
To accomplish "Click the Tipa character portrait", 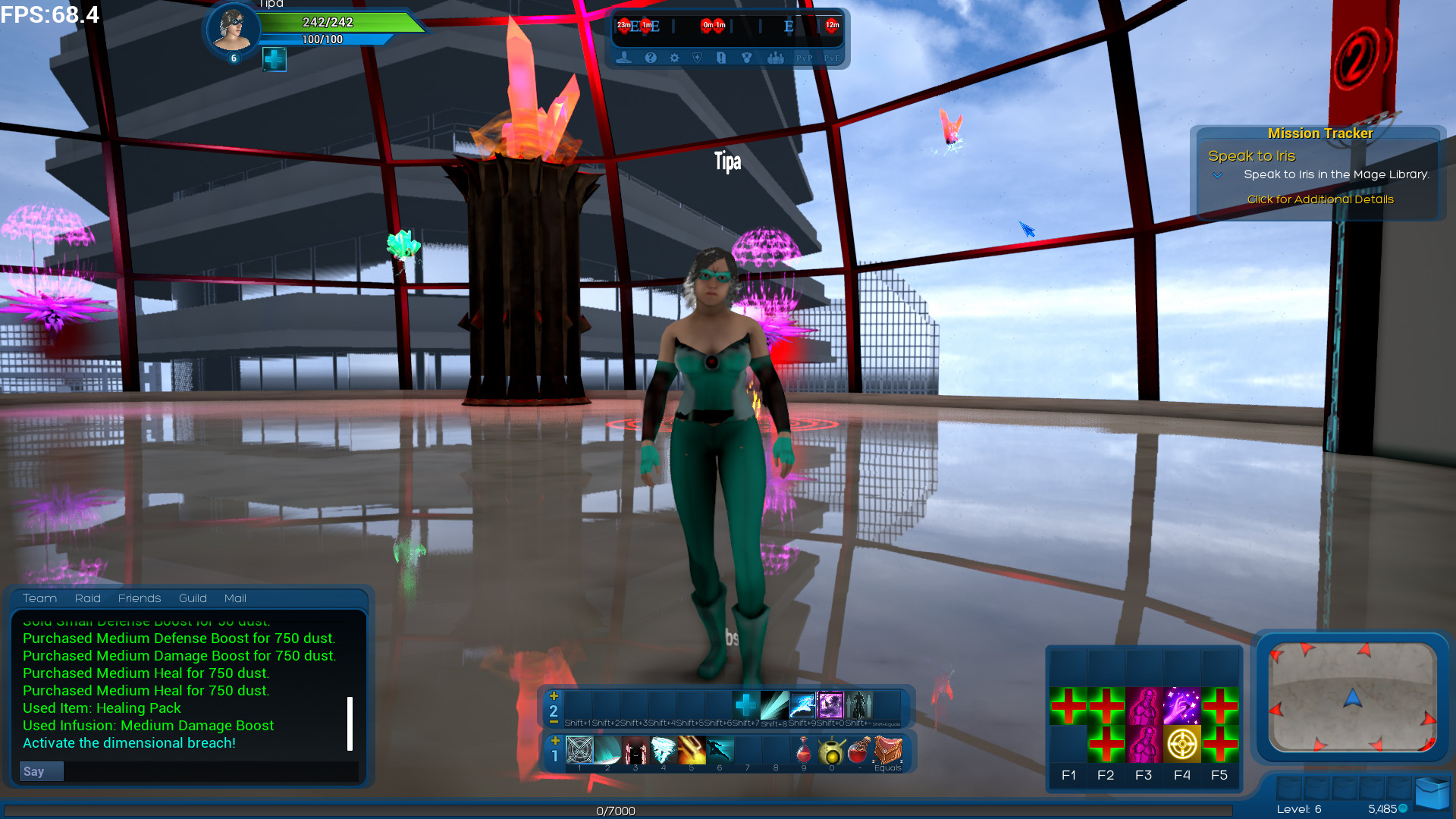I will pos(233,29).
